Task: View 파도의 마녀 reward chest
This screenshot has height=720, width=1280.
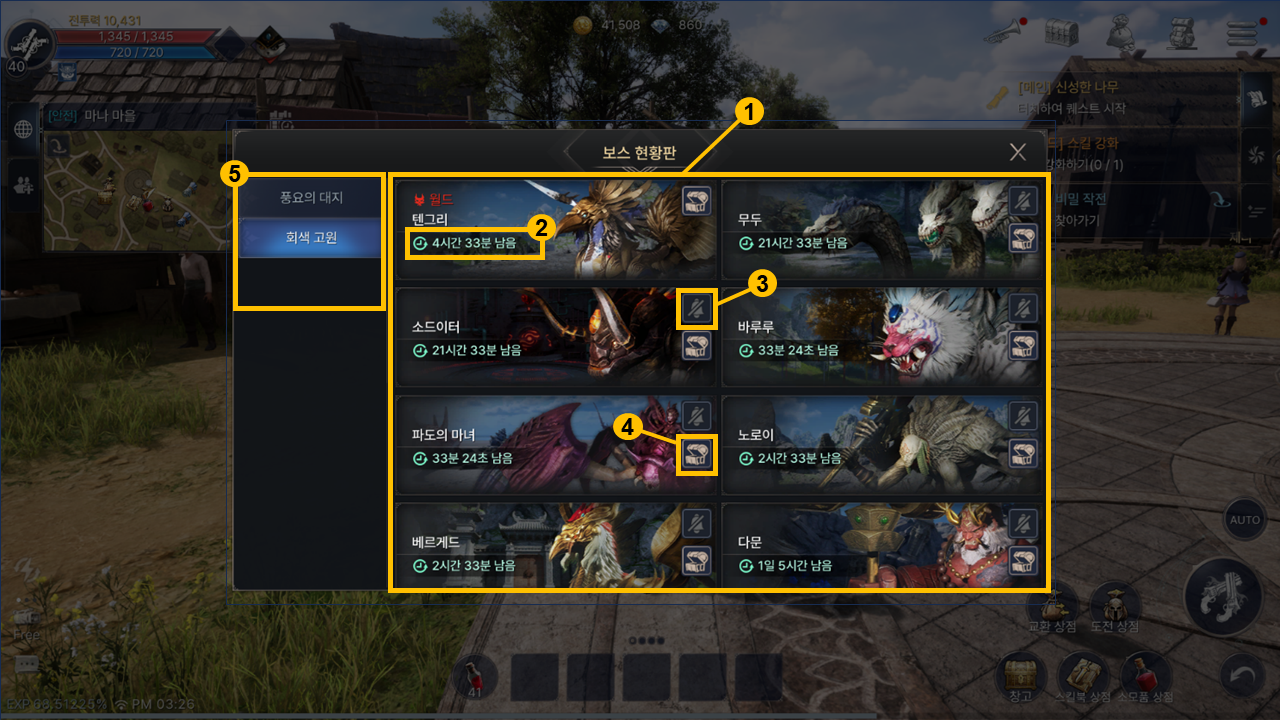Action: (x=697, y=455)
